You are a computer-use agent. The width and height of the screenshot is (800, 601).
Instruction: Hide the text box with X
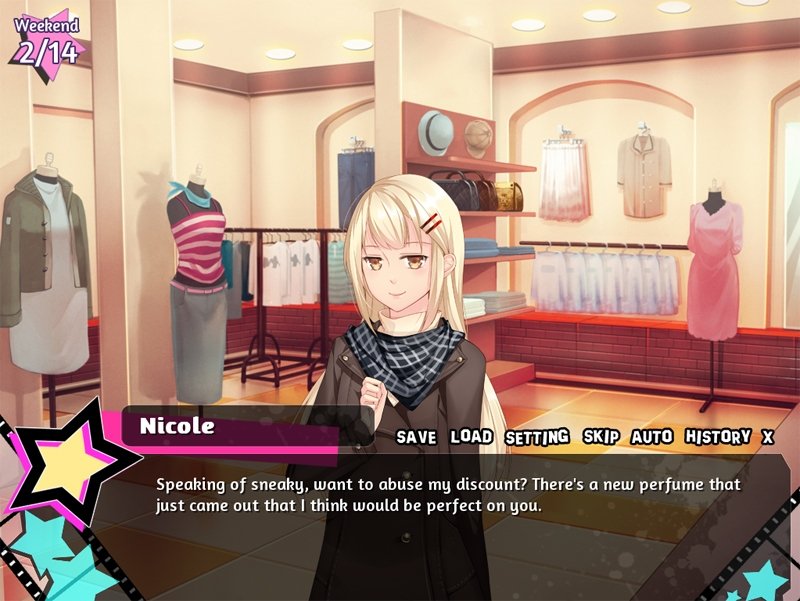click(768, 437)
